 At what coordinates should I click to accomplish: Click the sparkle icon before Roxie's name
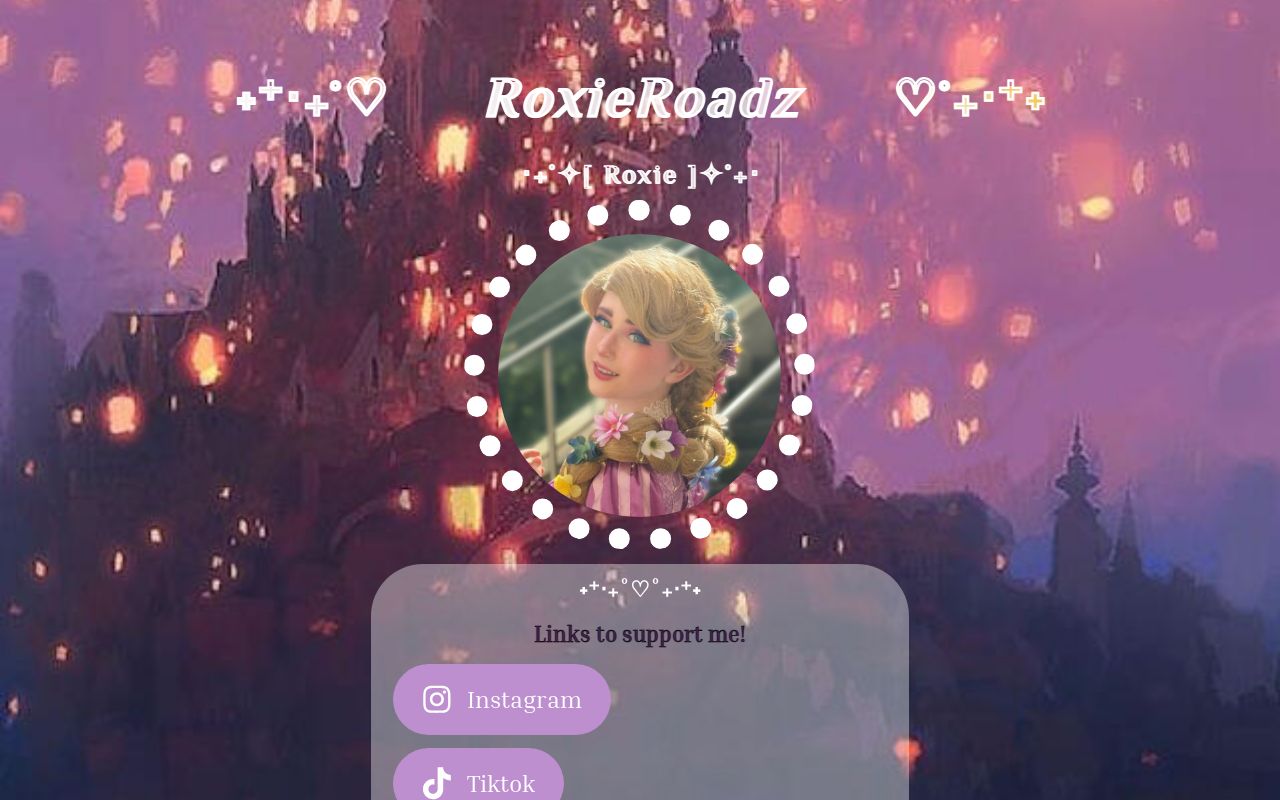click(567, 174)
